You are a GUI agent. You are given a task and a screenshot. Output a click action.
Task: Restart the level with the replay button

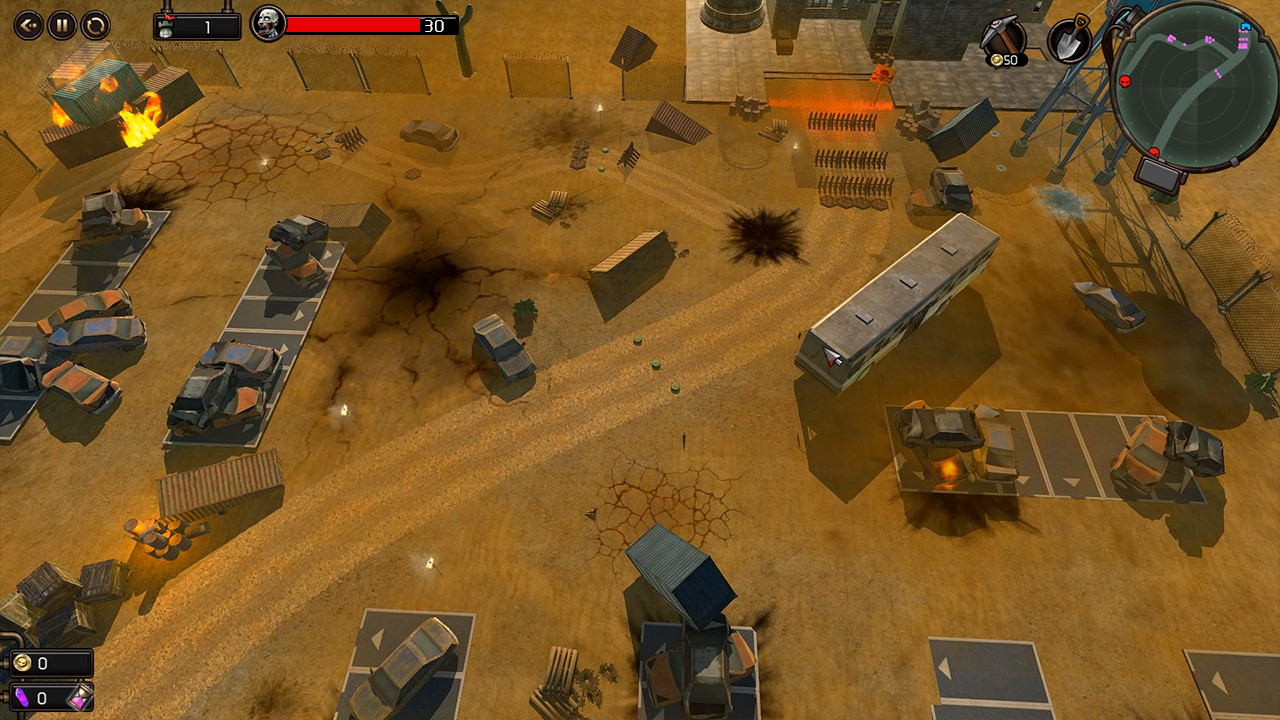click(x=94, y=25)
